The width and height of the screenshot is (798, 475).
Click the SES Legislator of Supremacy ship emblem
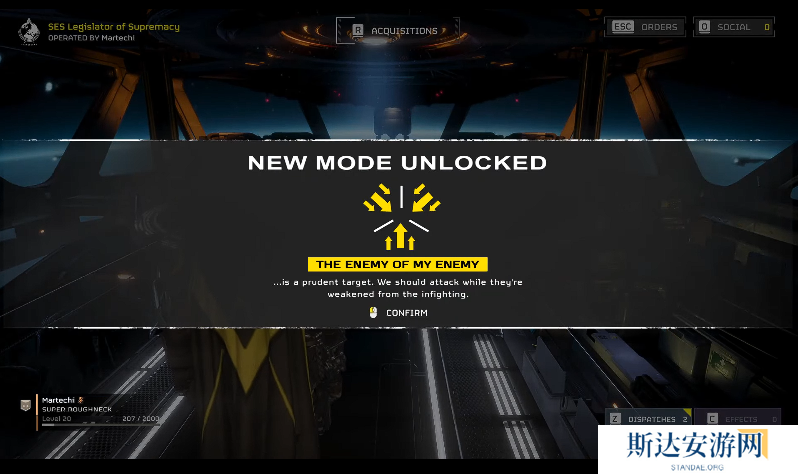pos(29,32)
